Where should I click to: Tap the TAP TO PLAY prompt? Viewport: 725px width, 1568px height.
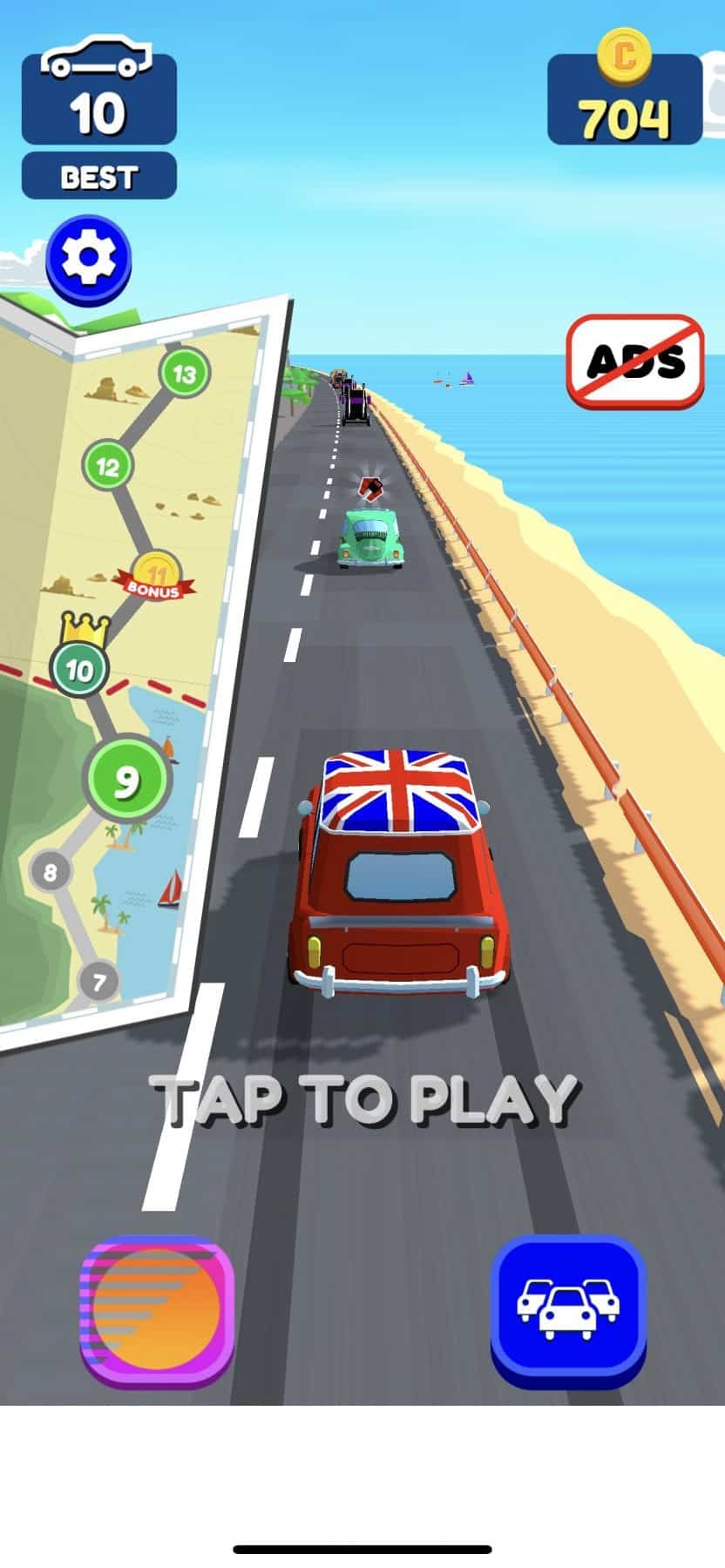click(363, 1098)
